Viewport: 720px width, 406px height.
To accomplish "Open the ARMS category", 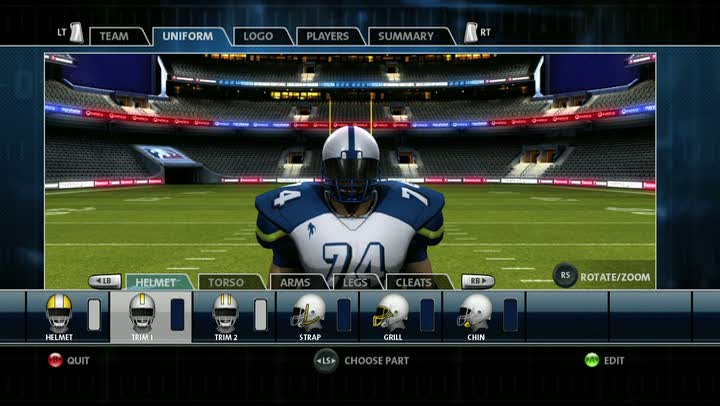I will coord(295,282).
